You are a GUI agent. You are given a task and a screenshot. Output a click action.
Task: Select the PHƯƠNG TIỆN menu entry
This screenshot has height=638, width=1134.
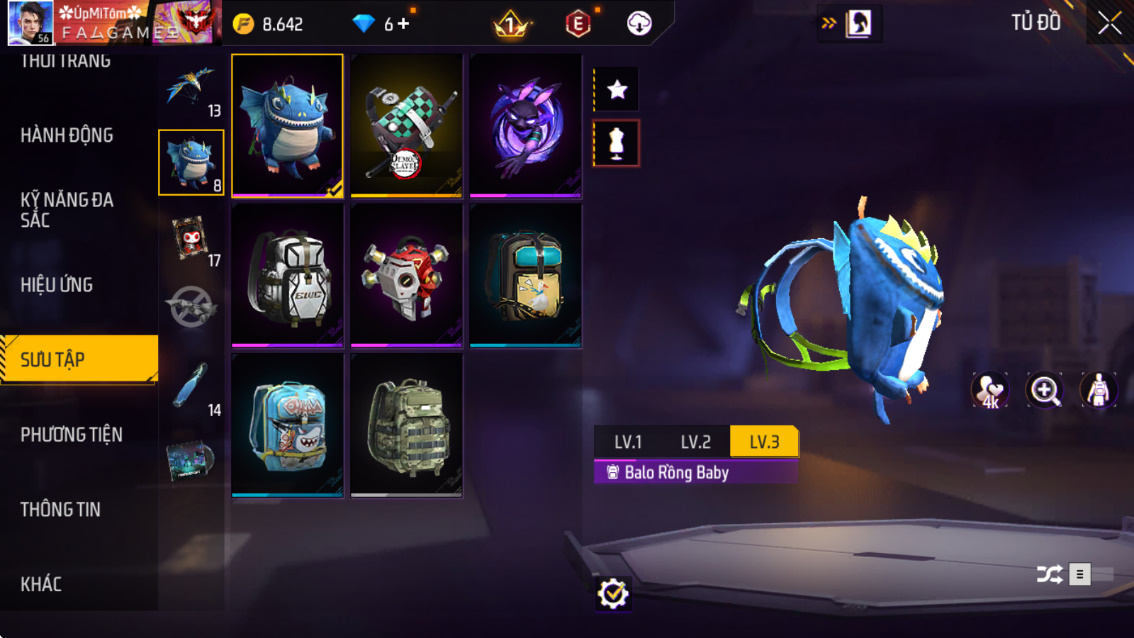[x=72, y=434]
